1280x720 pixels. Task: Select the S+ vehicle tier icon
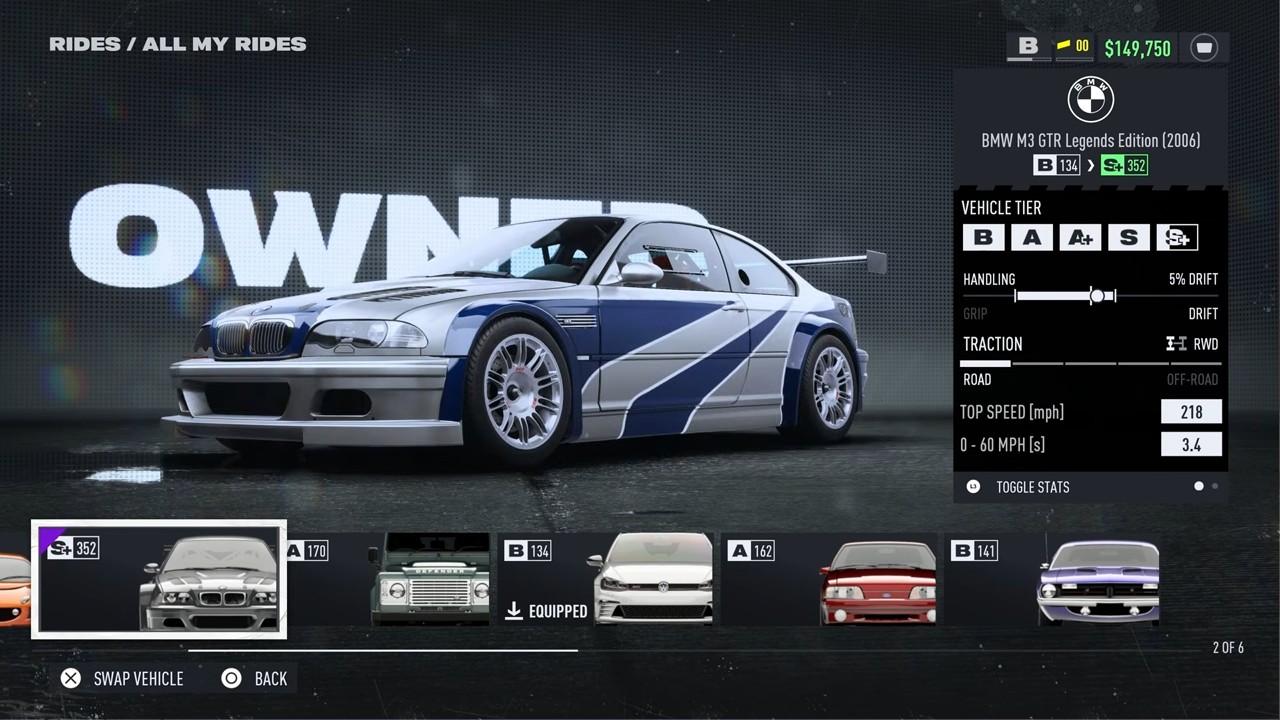[x=1177, y=237]
